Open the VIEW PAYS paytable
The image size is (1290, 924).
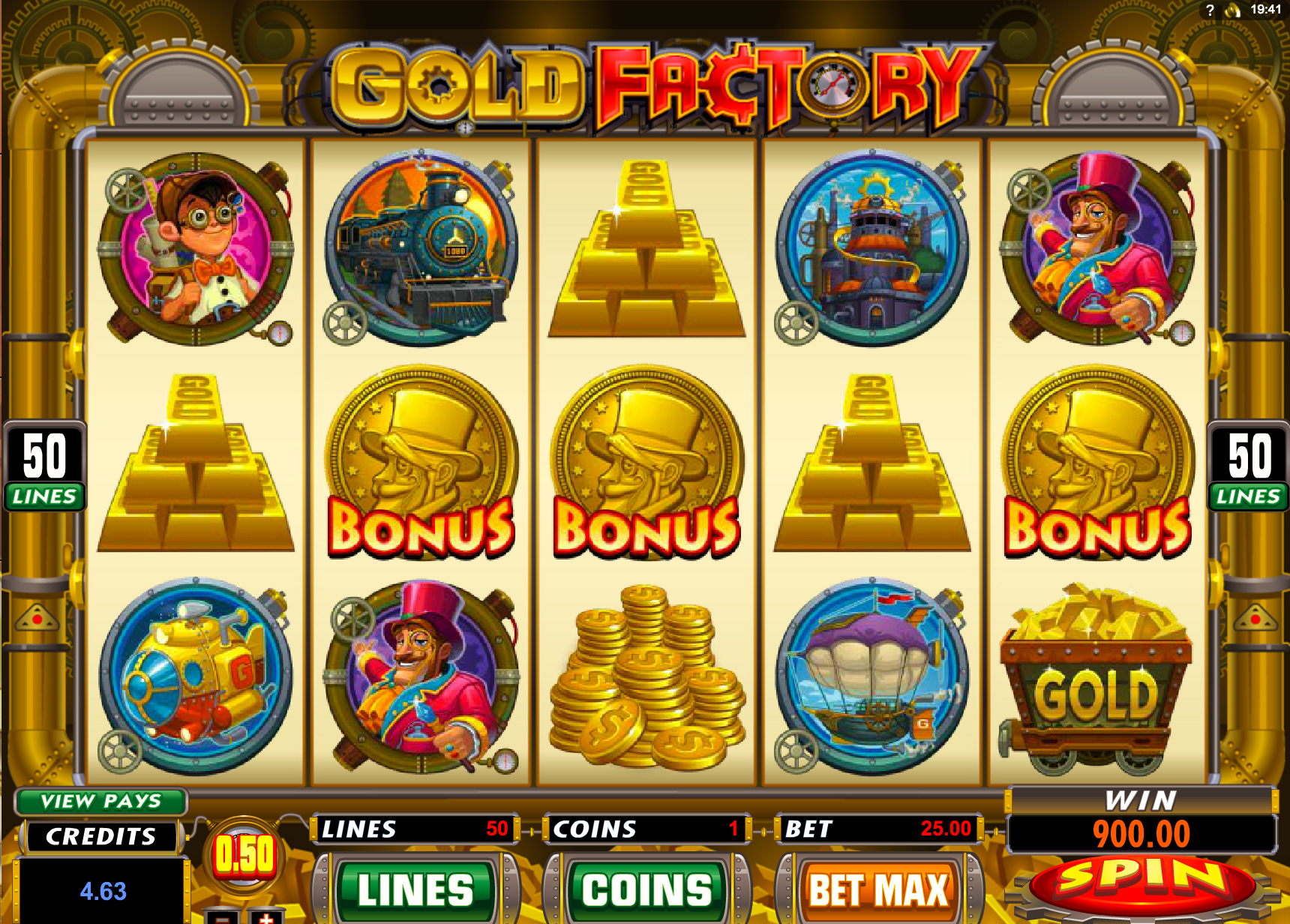(101, 801)
